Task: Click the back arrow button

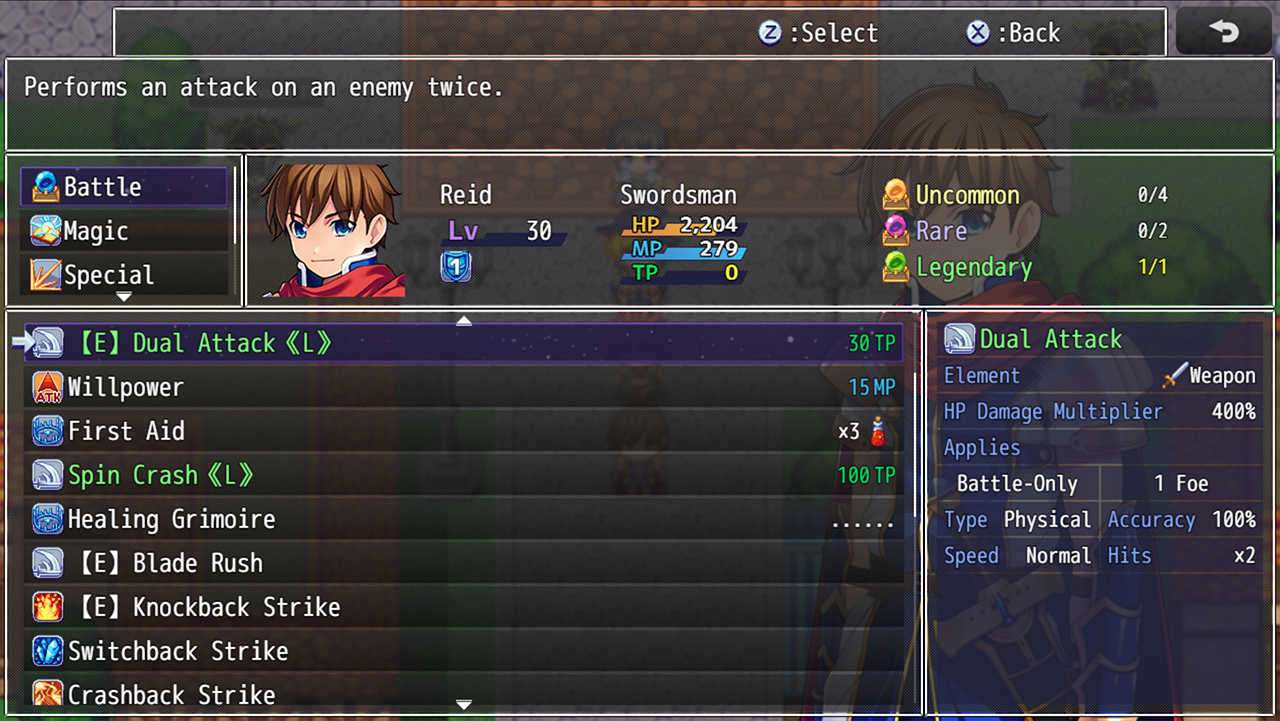Action: [x=1224, y=32]
